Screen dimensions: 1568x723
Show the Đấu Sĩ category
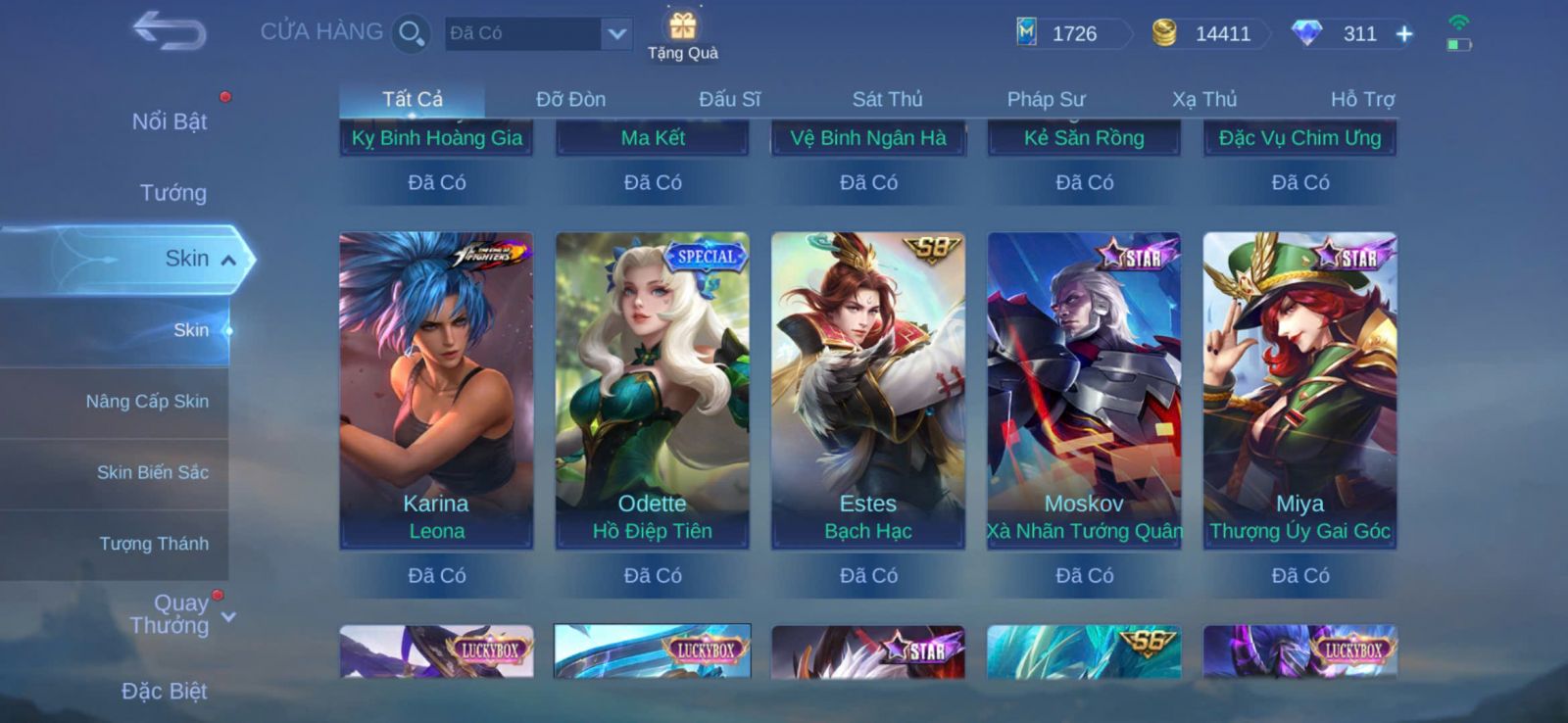click(729, 99)
